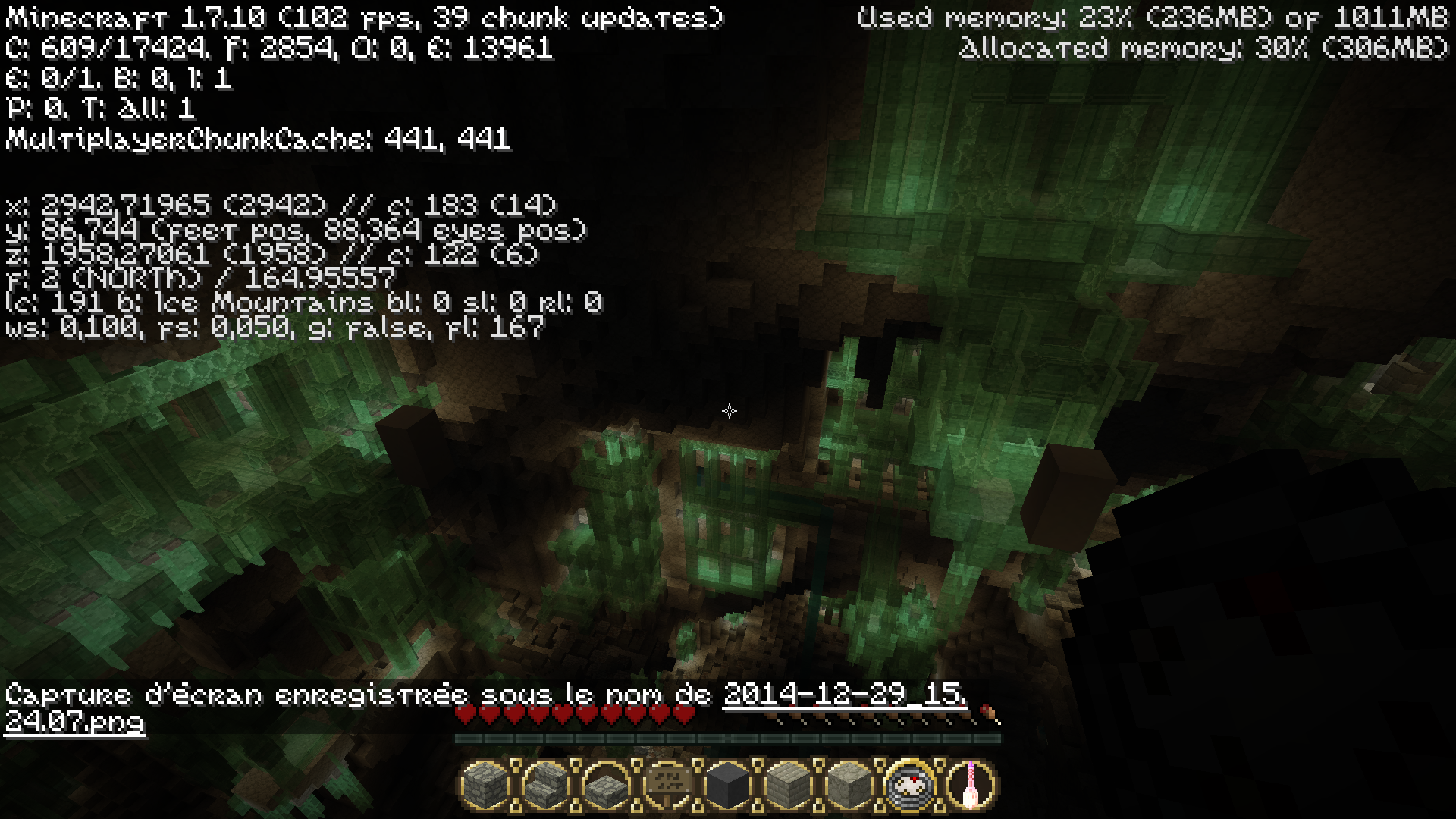Select the pink firework rocket slot
The width and height of the screenshot is (1456, 819).
[971, 784]
